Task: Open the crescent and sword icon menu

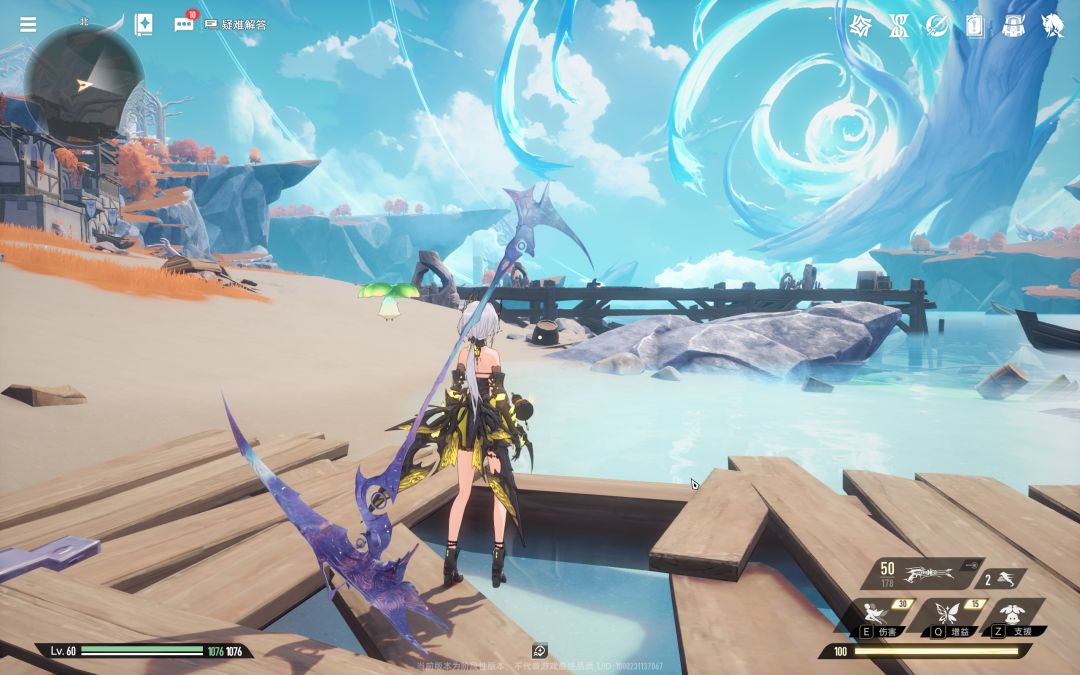Action: (x=937, y=26)
